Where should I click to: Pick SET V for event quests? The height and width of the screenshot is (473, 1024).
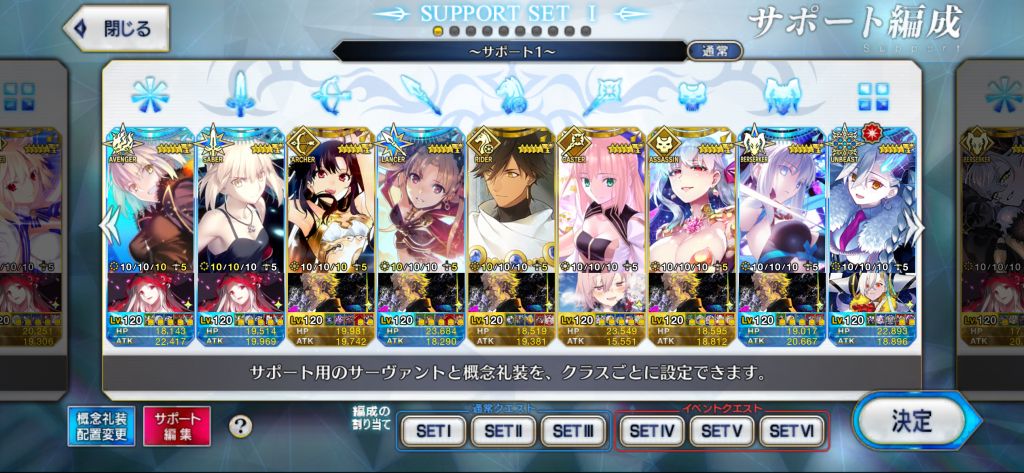722,431
